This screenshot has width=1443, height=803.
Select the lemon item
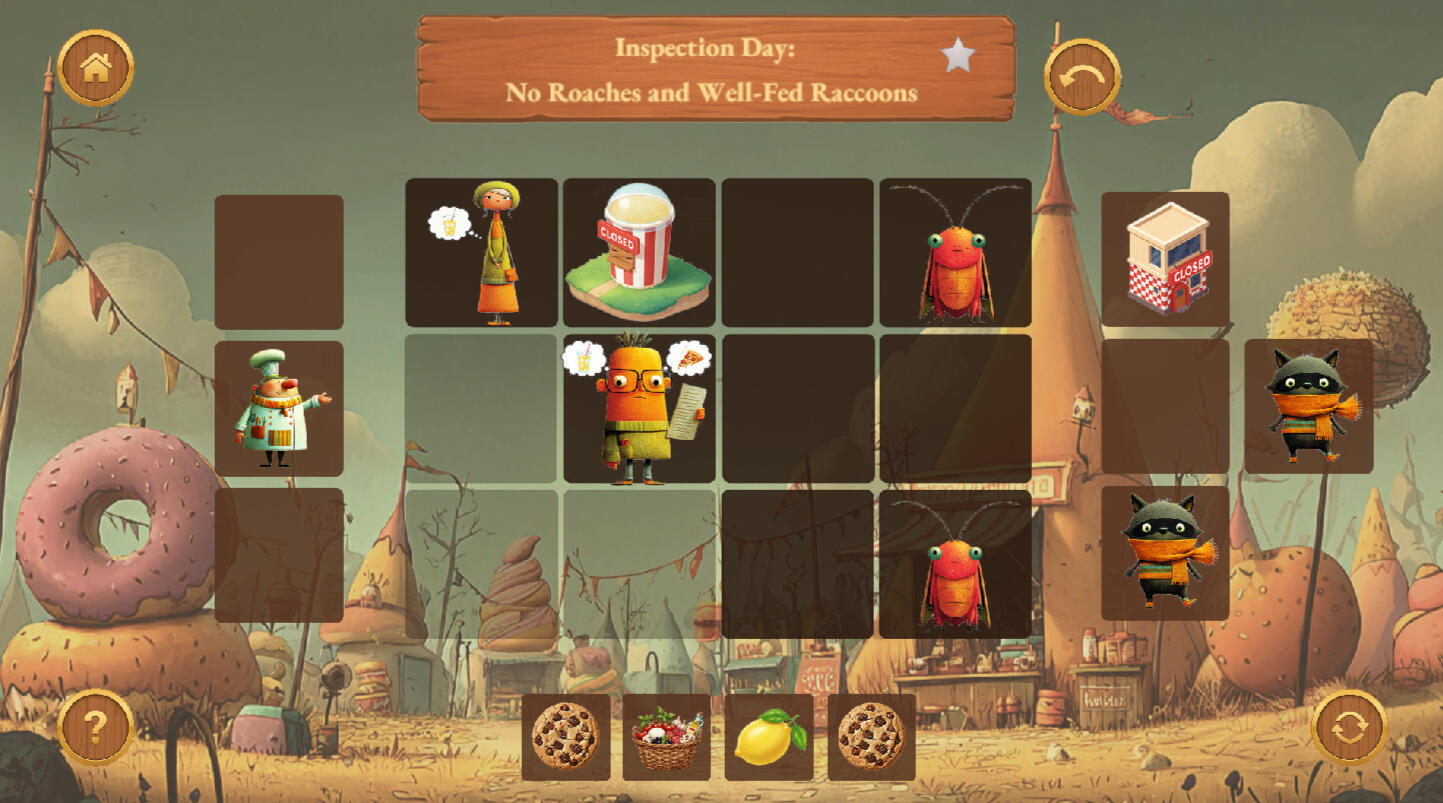(769, 738)
